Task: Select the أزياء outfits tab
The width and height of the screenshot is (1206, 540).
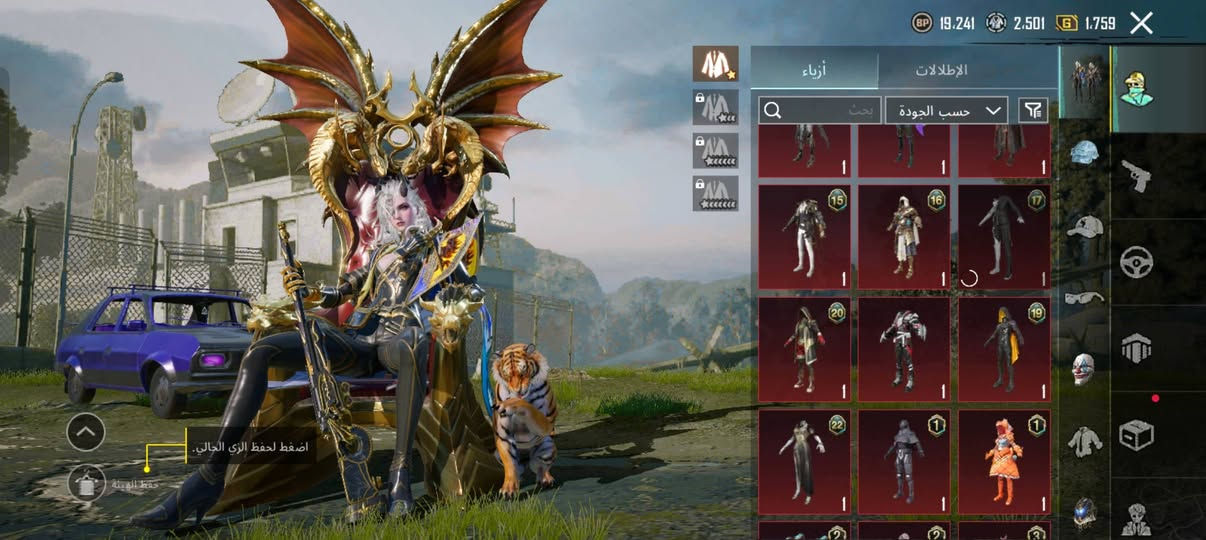Action: (814, 71)
